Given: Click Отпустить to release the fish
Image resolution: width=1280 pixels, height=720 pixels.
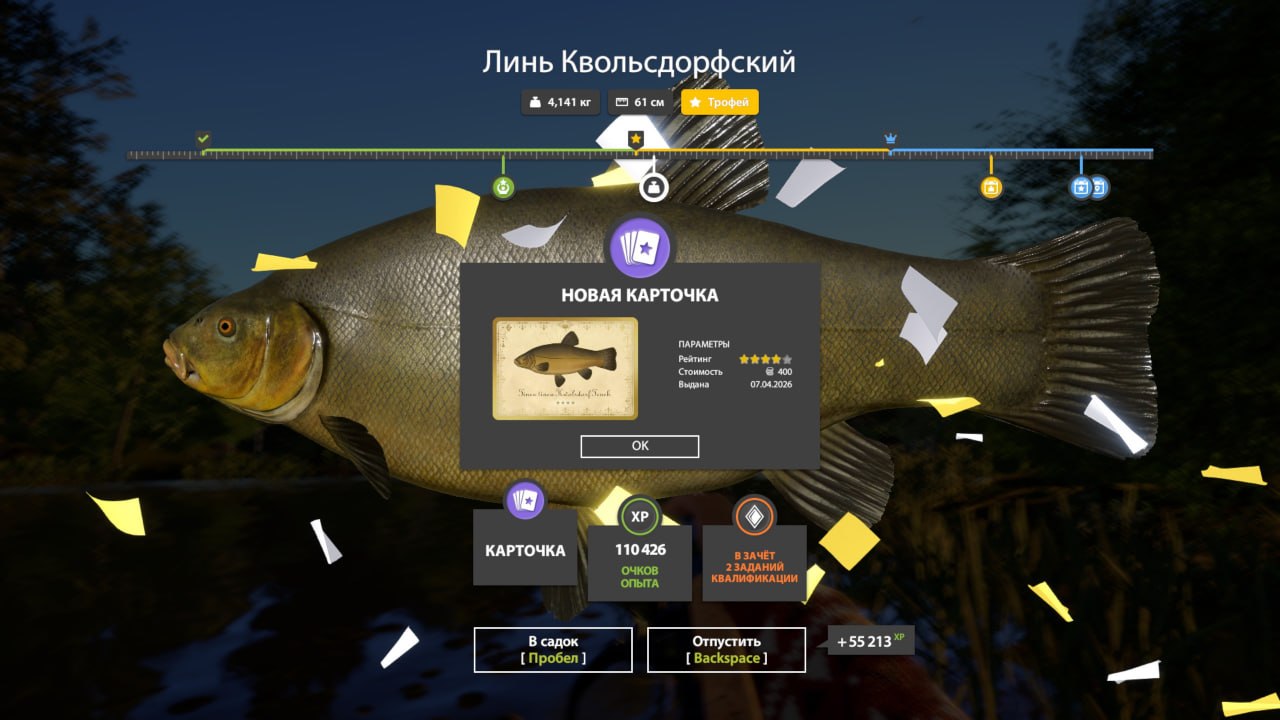Looking at the screenshot, I should coord(727,649).
